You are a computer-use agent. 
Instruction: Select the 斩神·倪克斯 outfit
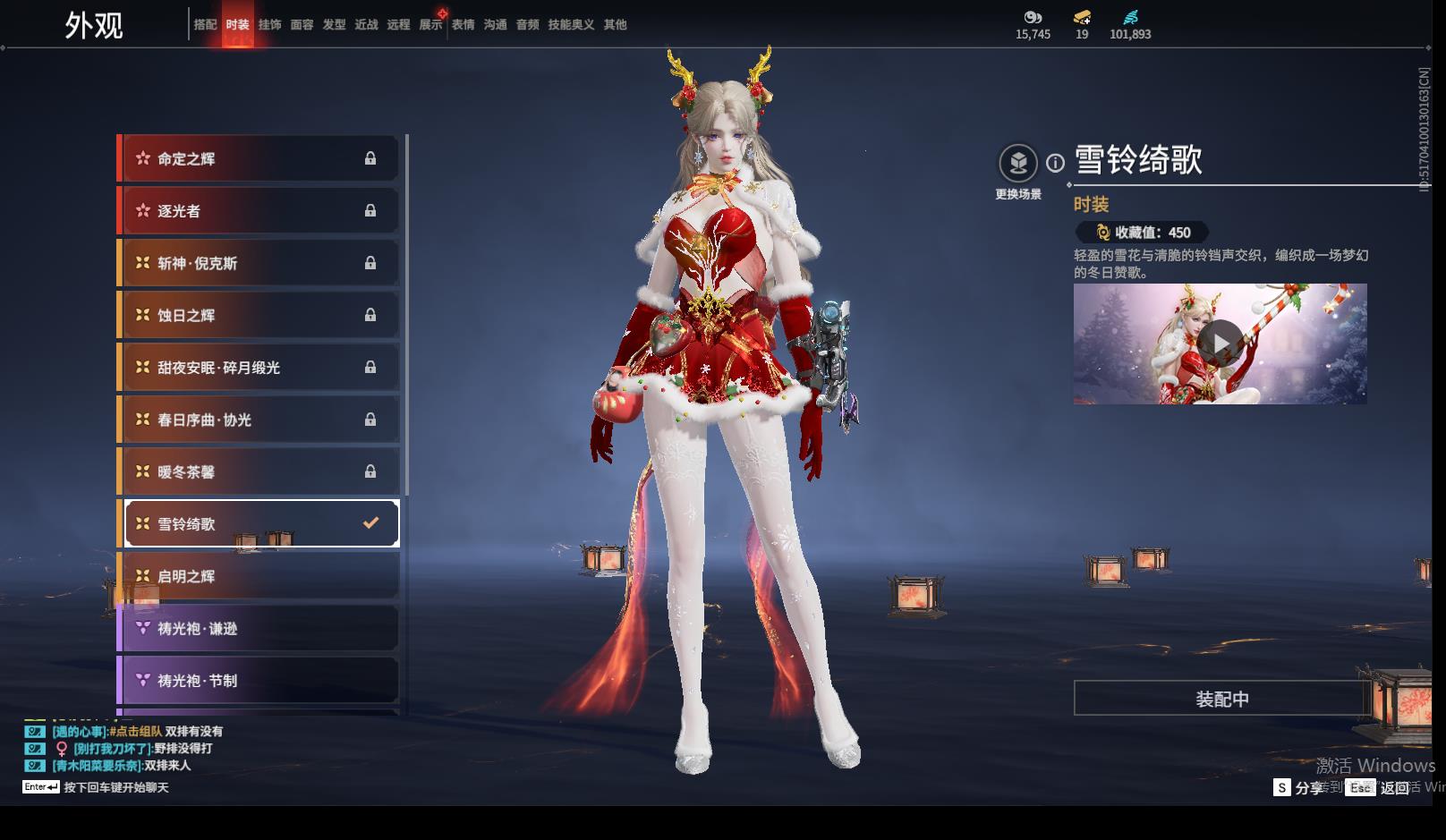259,263
